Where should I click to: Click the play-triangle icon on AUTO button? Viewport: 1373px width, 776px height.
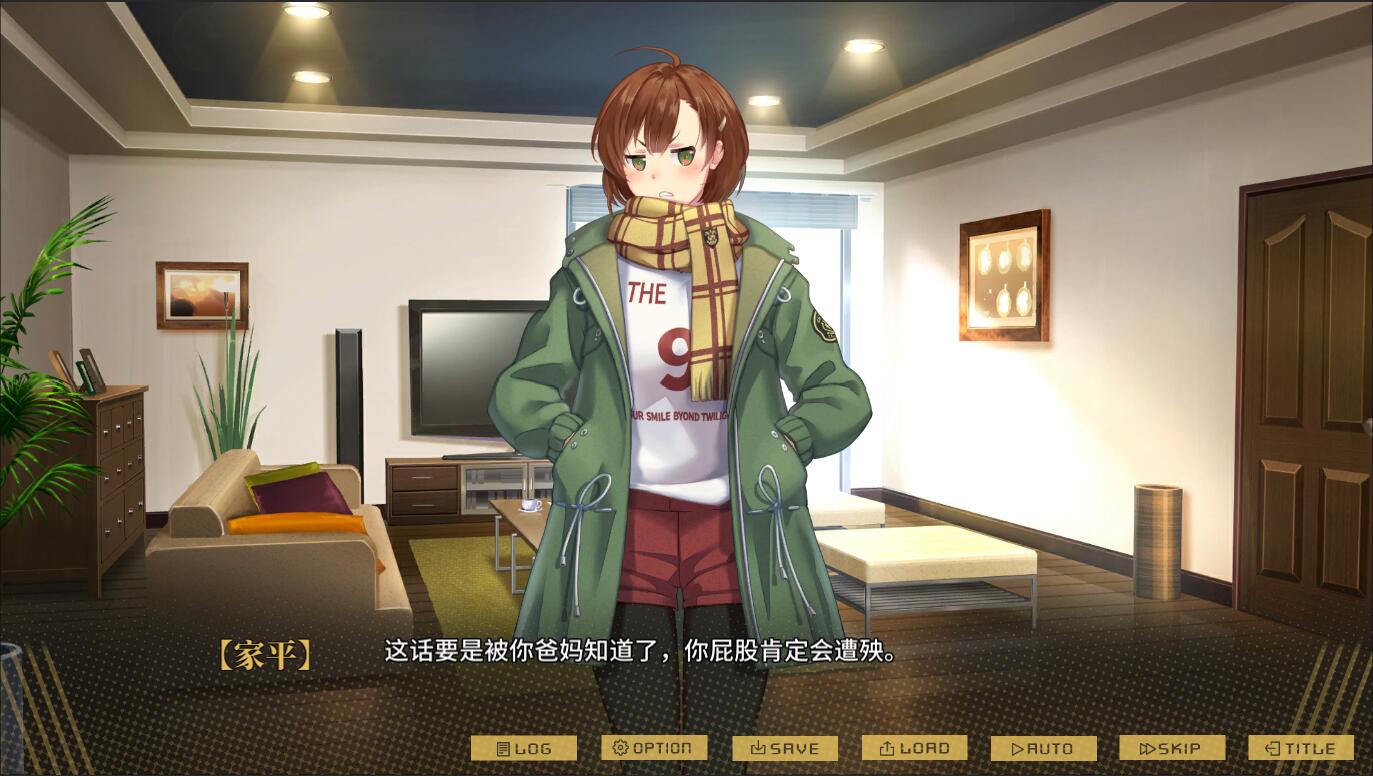1019,747
